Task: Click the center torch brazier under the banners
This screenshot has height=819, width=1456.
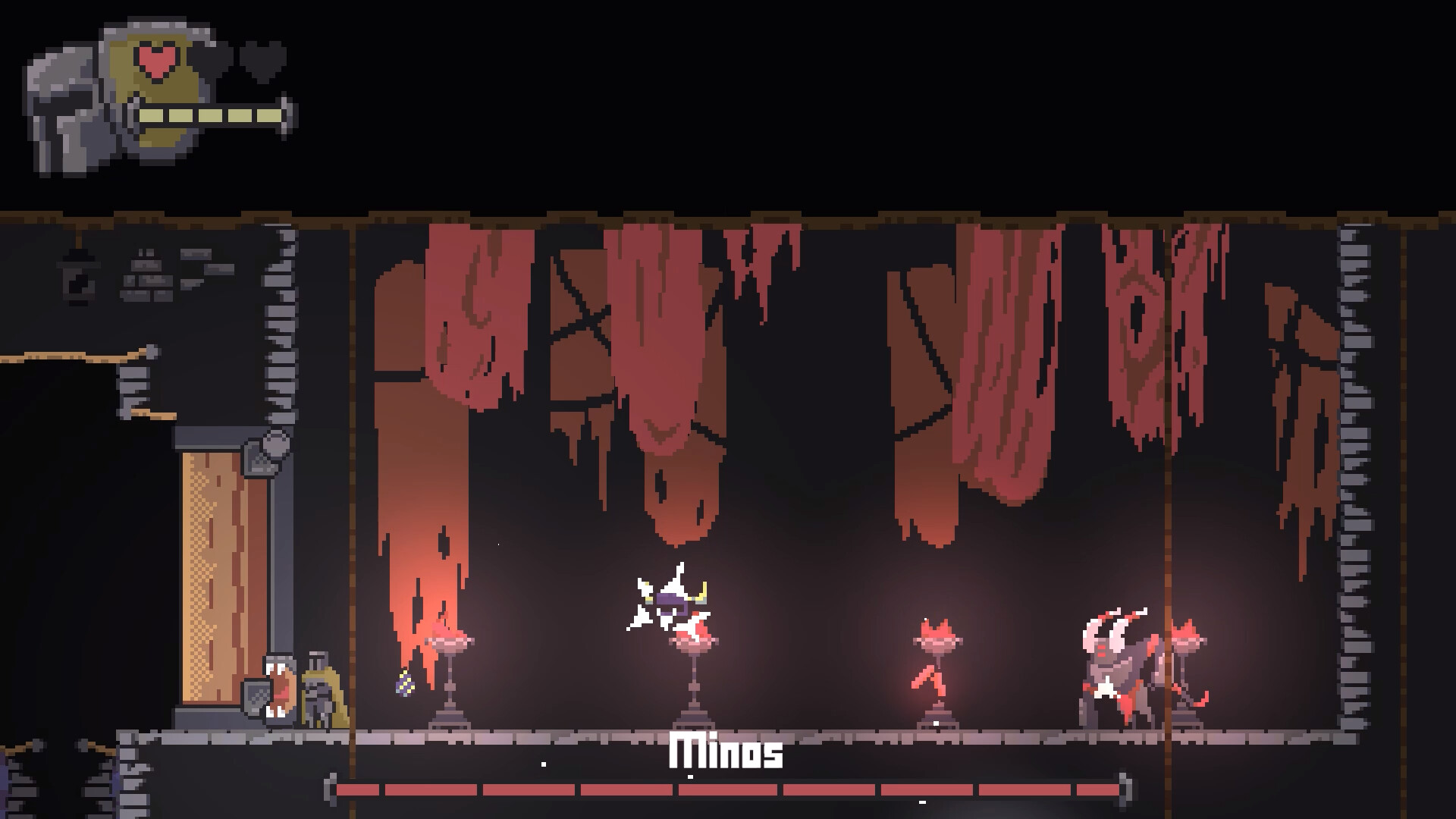Action: (x=694, y=667)
